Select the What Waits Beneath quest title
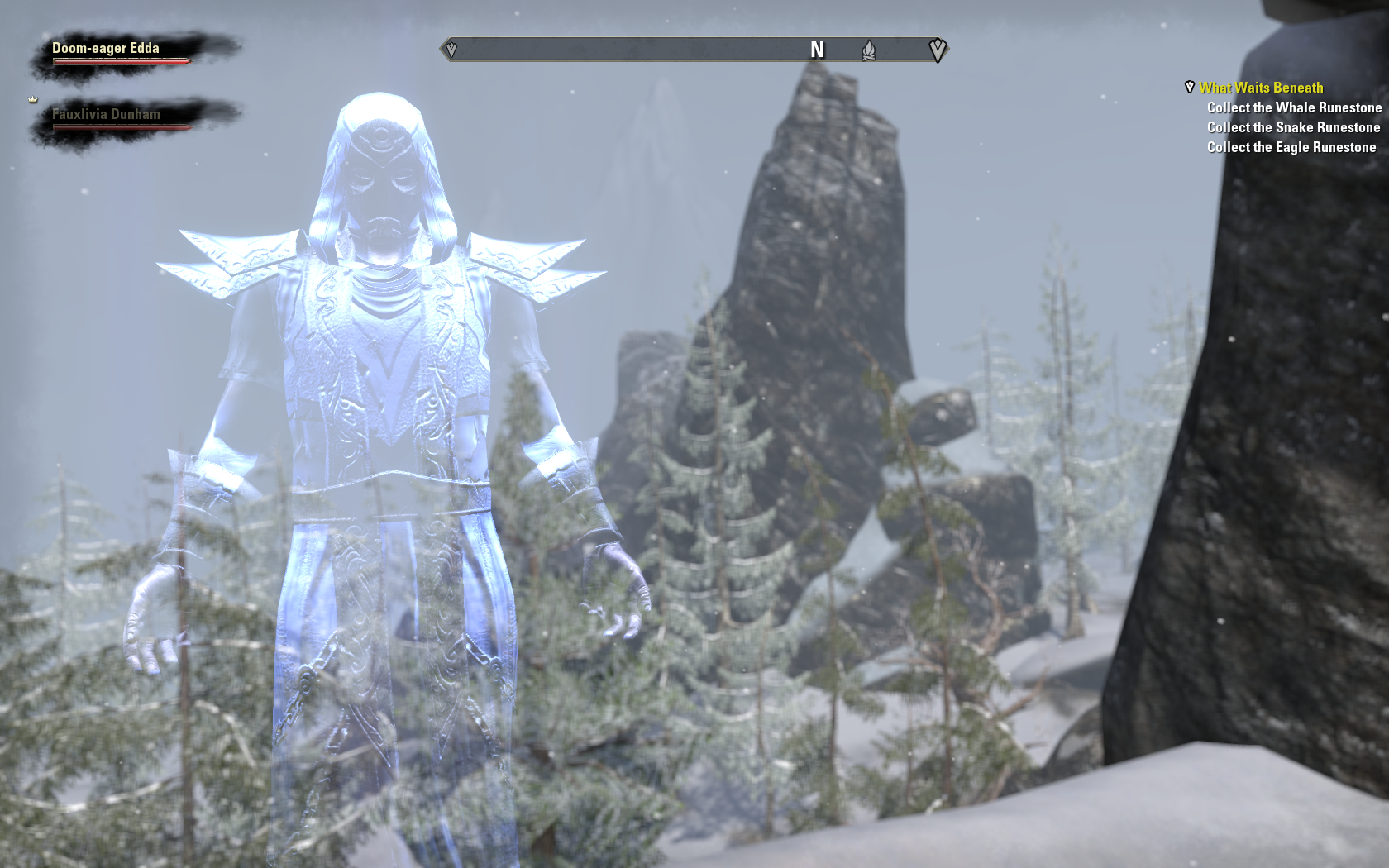This screenshot has width=1389, height=868. click(x=1261, y=88)
